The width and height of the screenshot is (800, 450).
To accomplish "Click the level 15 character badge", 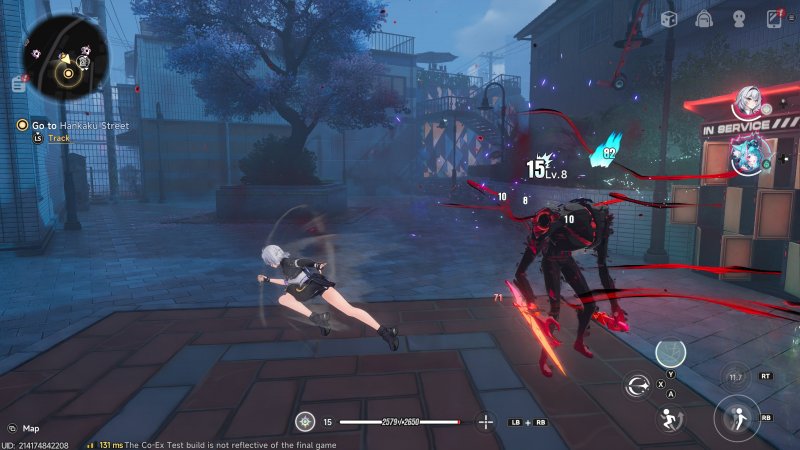I will pos(305,421).
